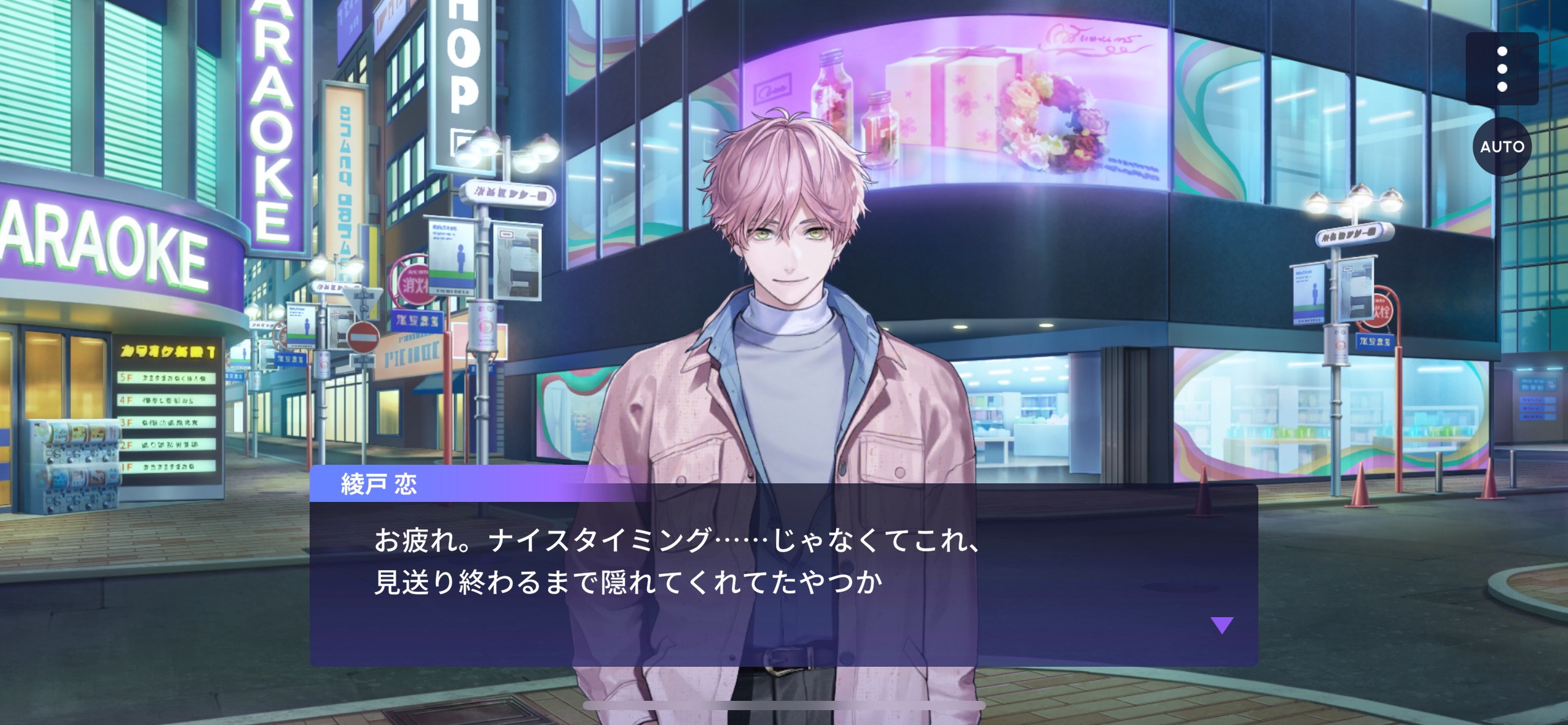Open the three-dot options menu
The image size is (1568, 725).
point(1502,69)
